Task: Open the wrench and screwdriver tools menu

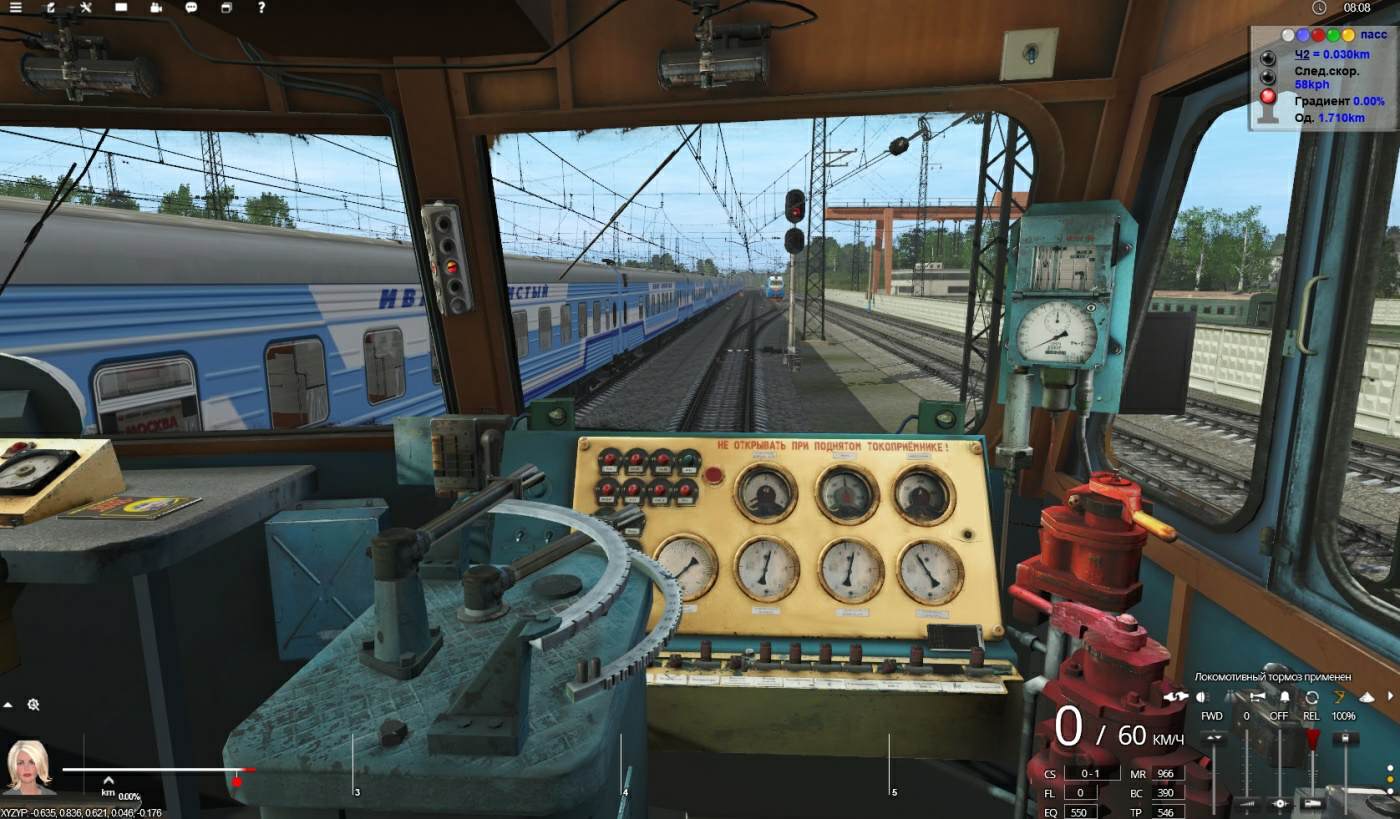Action: click(86, 8)
